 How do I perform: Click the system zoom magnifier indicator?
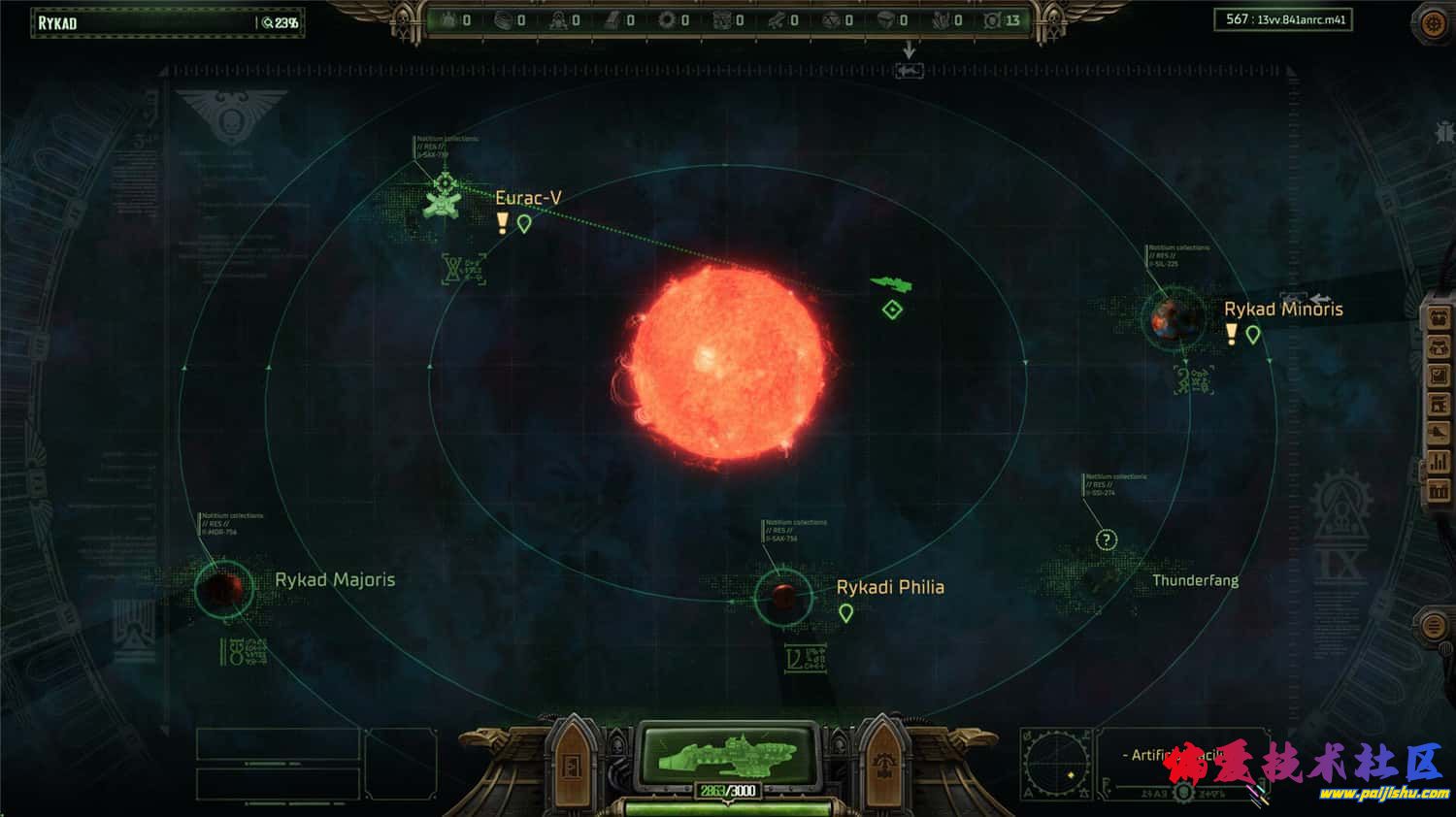pos(268,22)
